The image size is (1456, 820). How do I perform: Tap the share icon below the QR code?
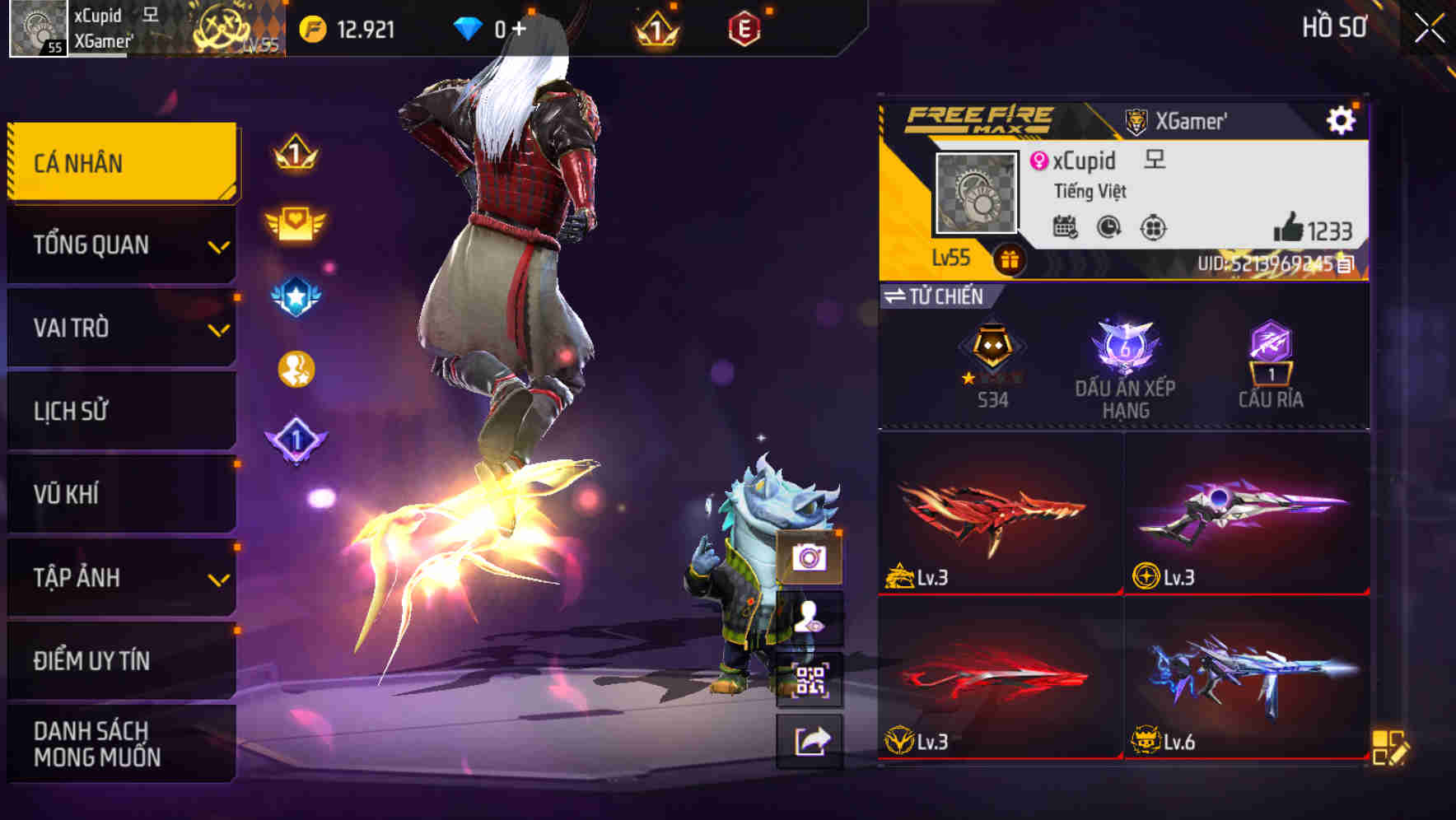pyautogui.click(x=811, y=741)
